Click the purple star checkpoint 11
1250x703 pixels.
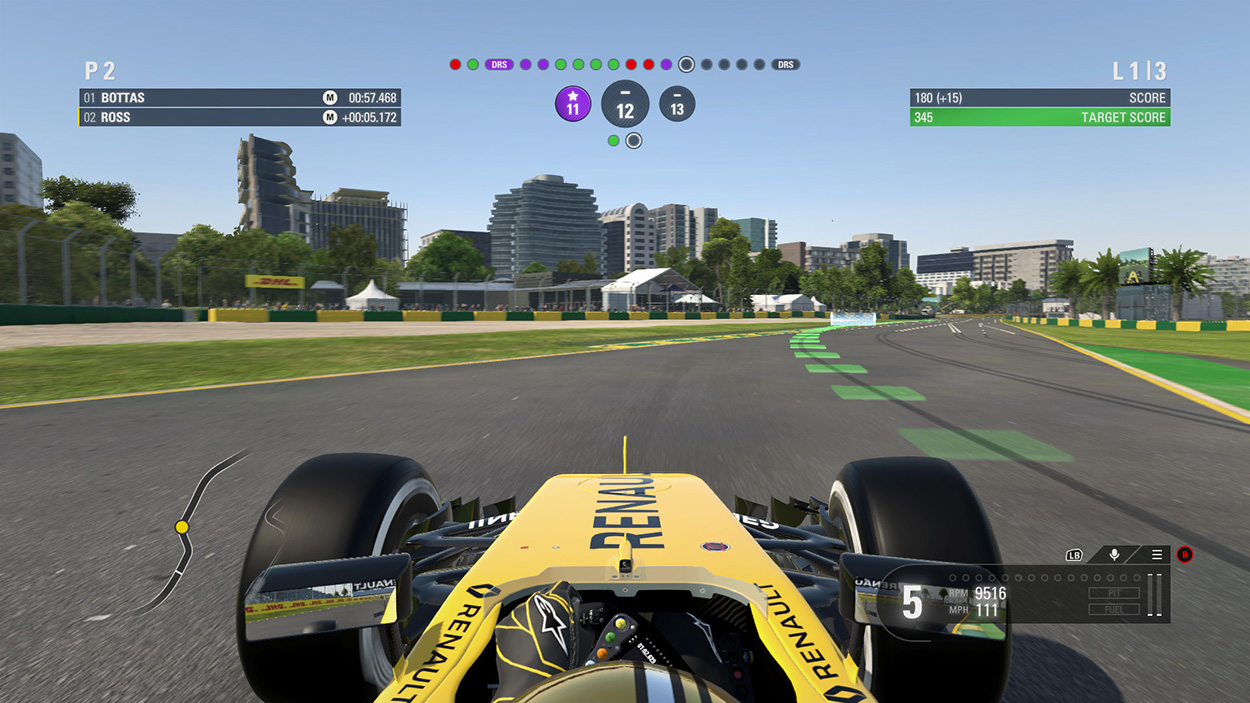(573, 104)
